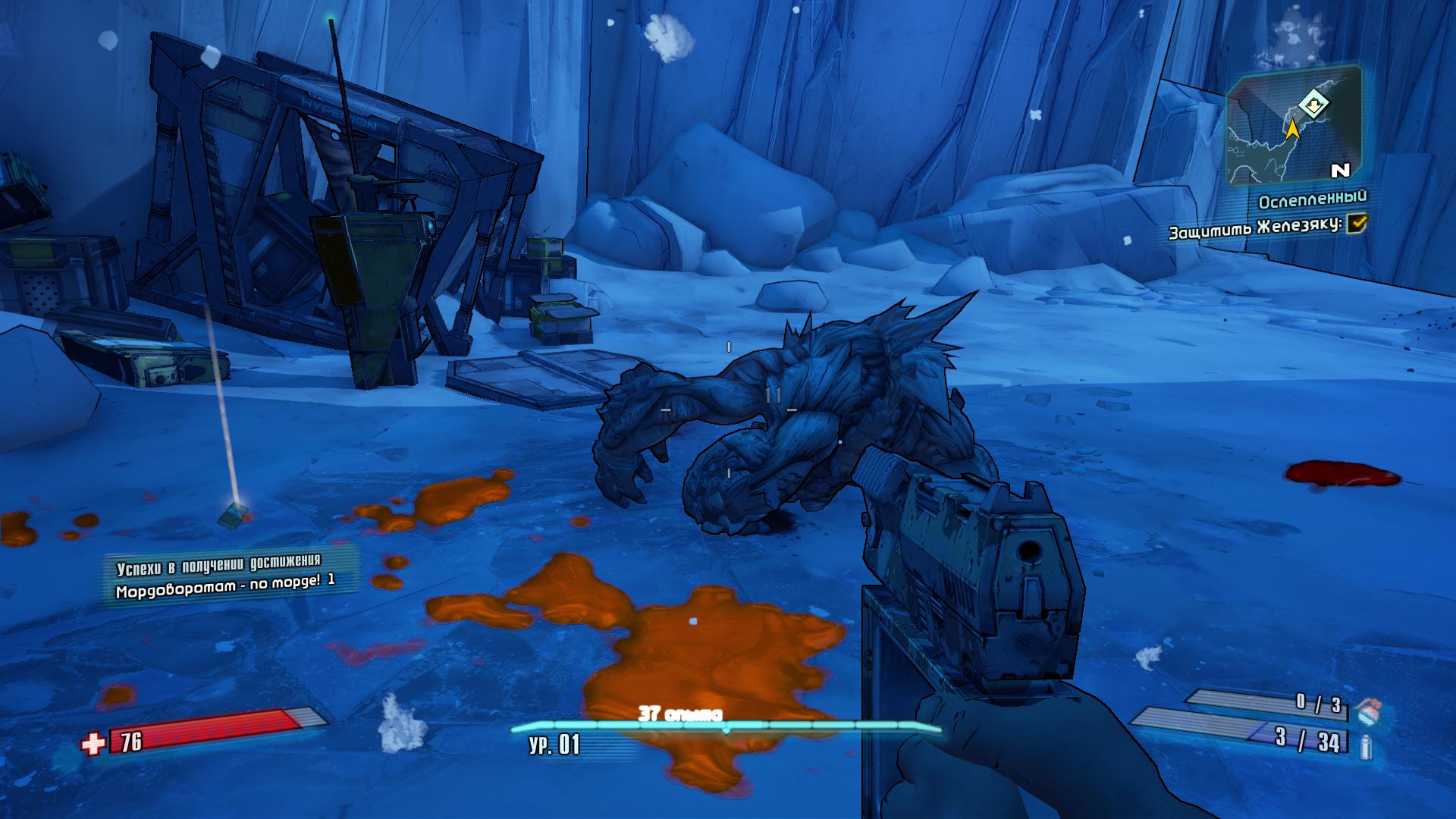Click the red cross health icon
Image resolution: width=1456 pixels, height=819 pixels.
tap(93, 743)
